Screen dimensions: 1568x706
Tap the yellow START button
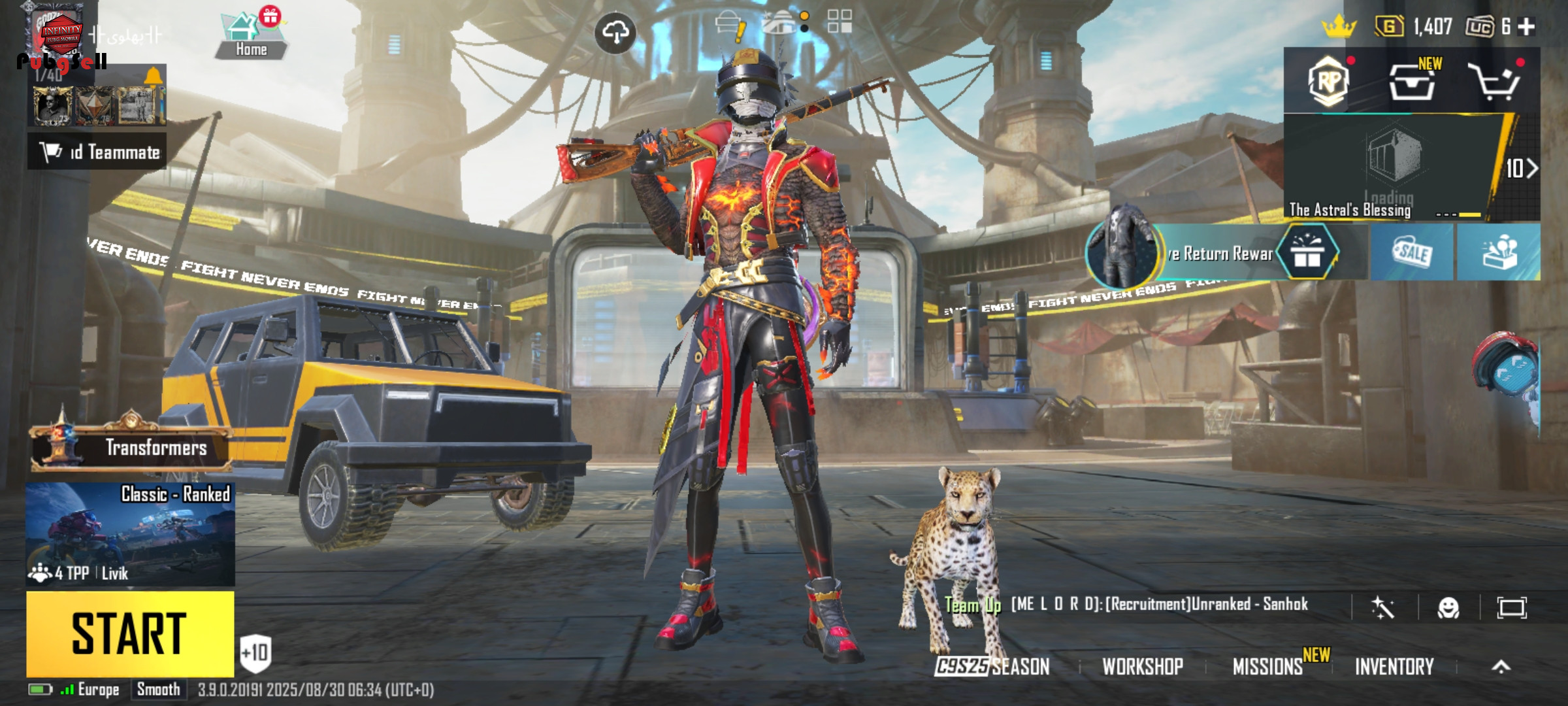click(x=130, y=633)
